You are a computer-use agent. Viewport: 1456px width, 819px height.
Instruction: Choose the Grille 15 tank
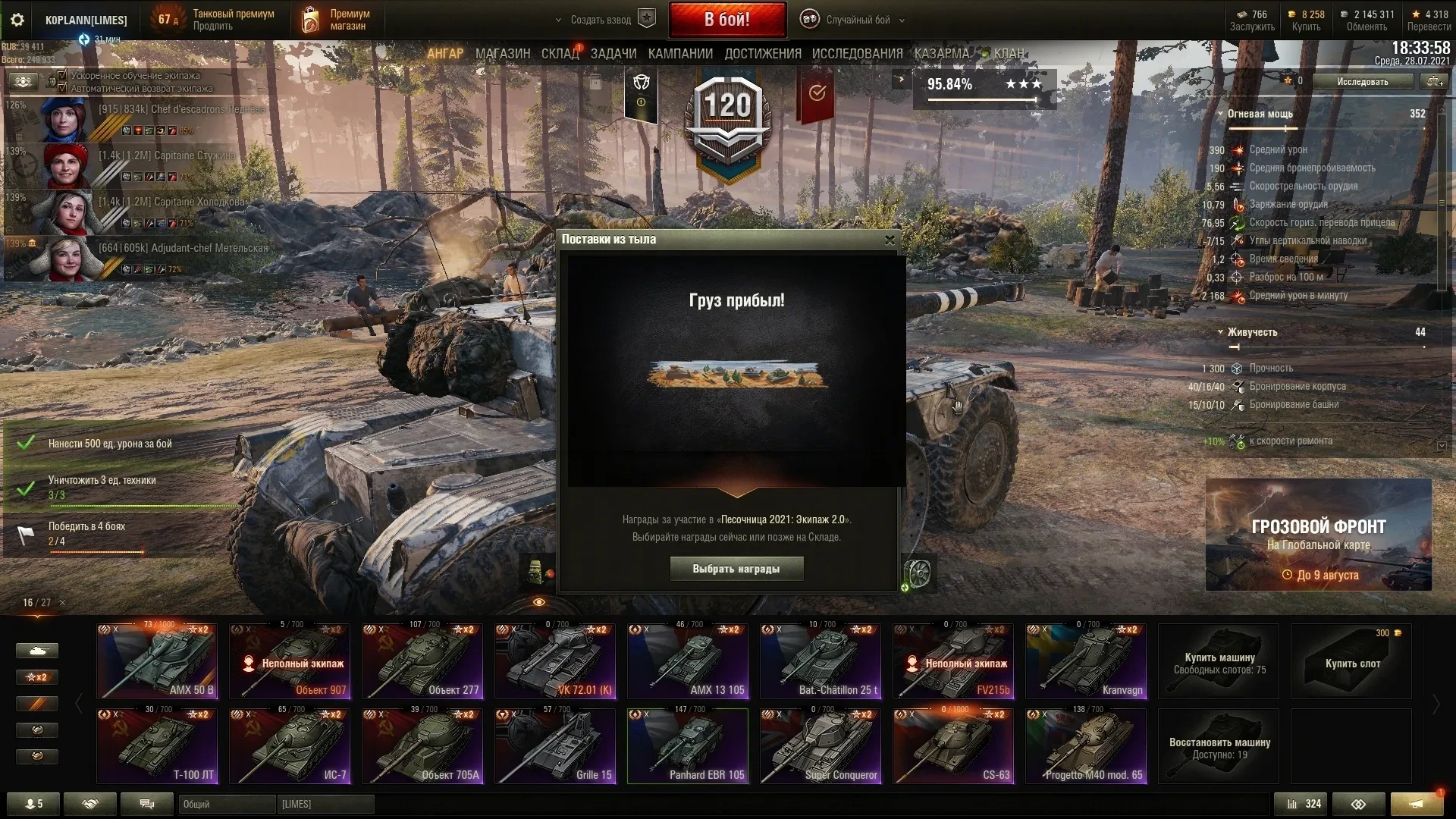tap(555, 745)
